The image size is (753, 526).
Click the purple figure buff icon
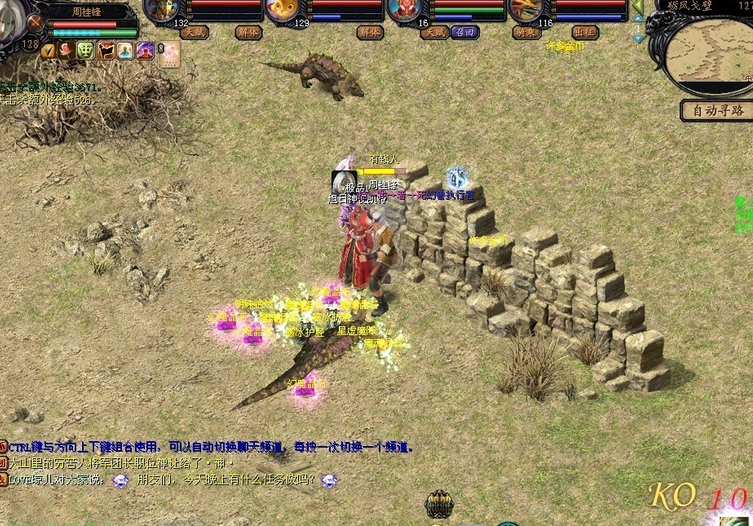145,50
